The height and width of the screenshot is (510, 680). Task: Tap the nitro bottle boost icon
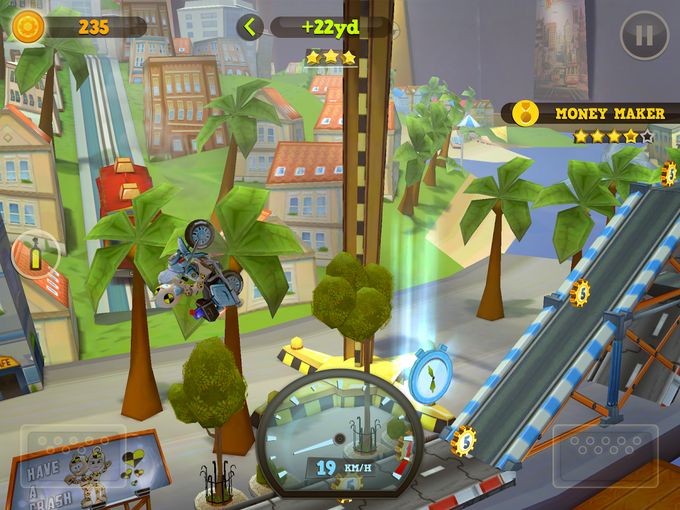click(35, 255)
